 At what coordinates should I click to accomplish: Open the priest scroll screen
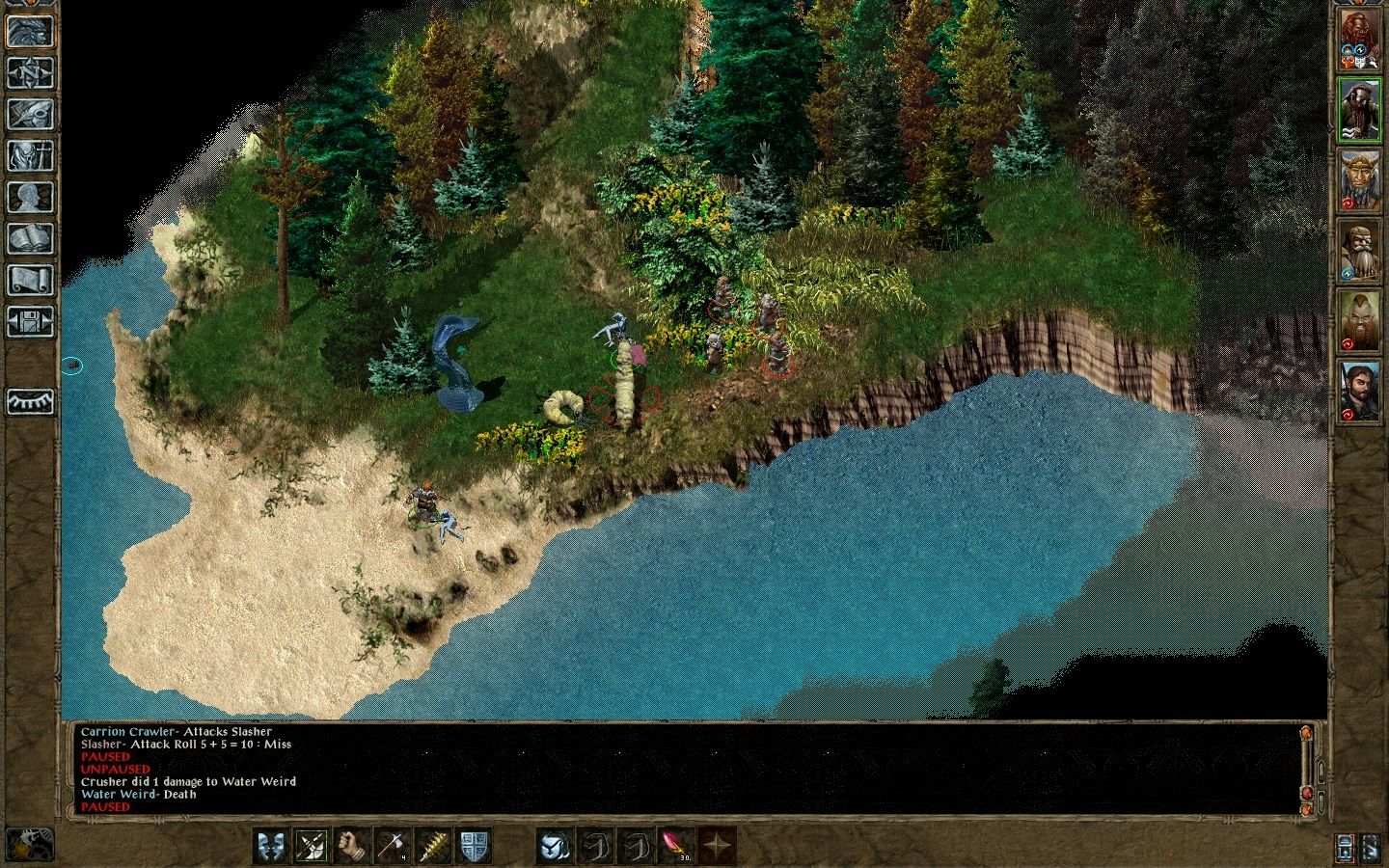tap(30, 280)
